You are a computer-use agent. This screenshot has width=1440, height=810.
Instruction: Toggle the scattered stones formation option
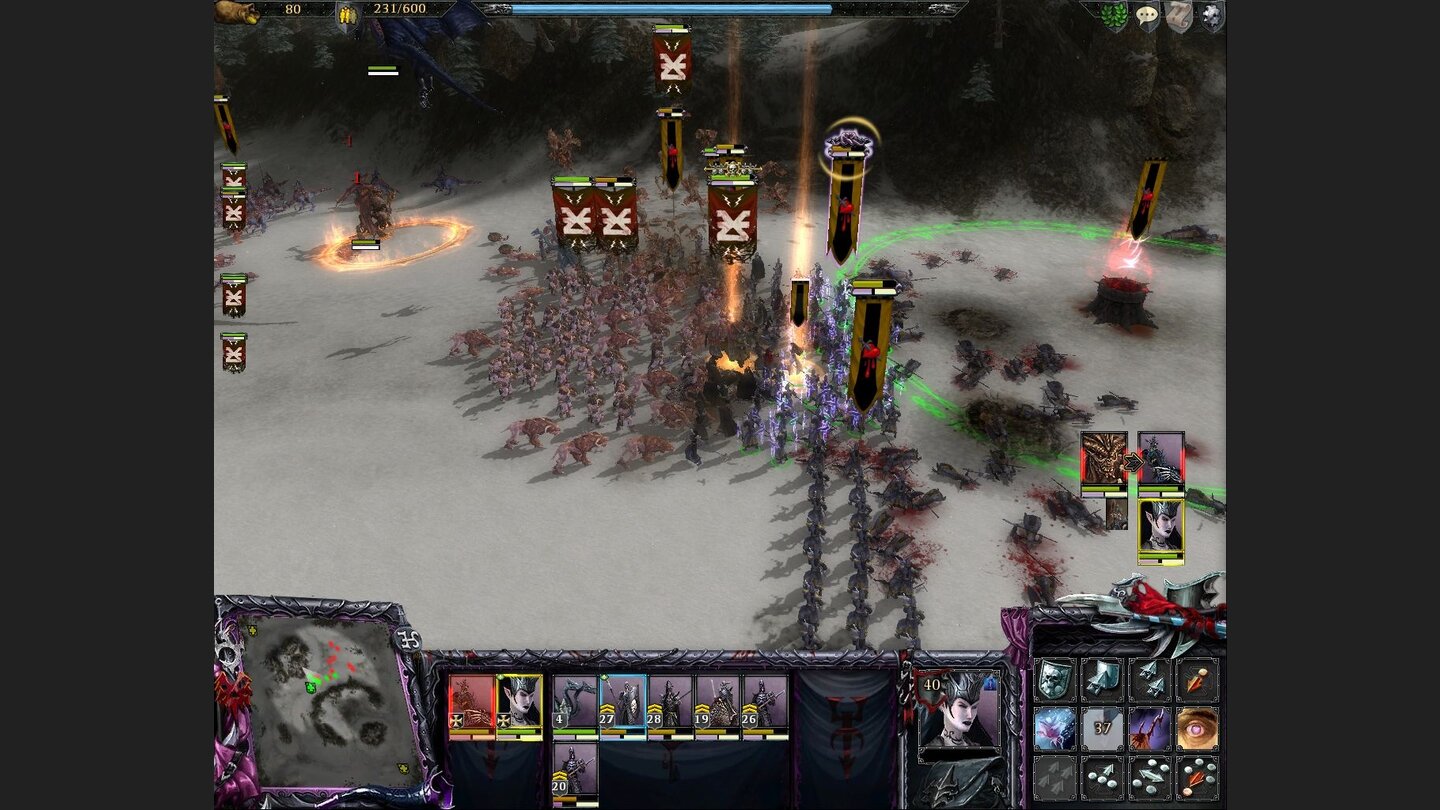pyautogui.click(x=1102, y=777)
